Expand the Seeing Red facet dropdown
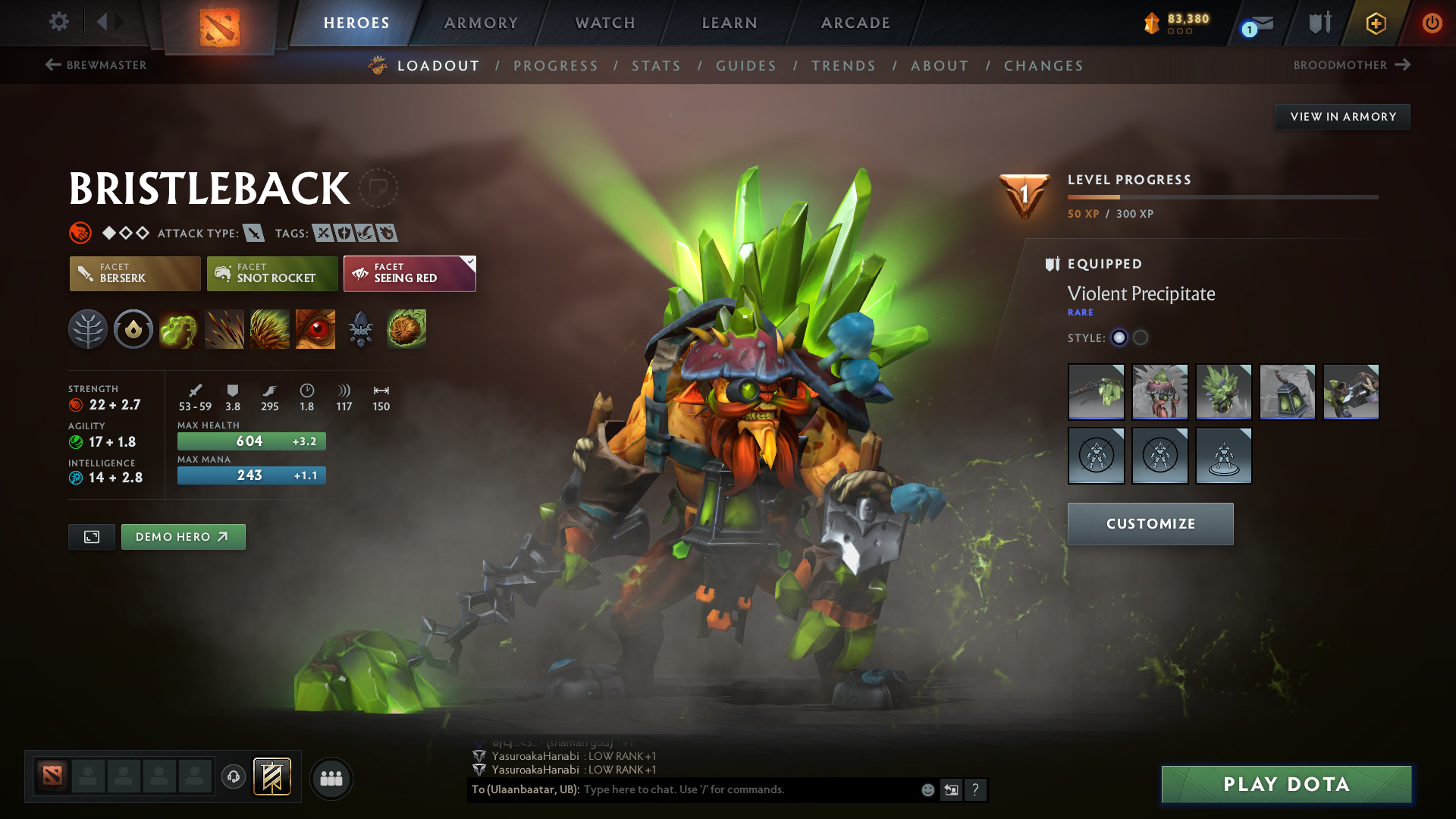Viewport: 1456px width, 819px height. 469,264
